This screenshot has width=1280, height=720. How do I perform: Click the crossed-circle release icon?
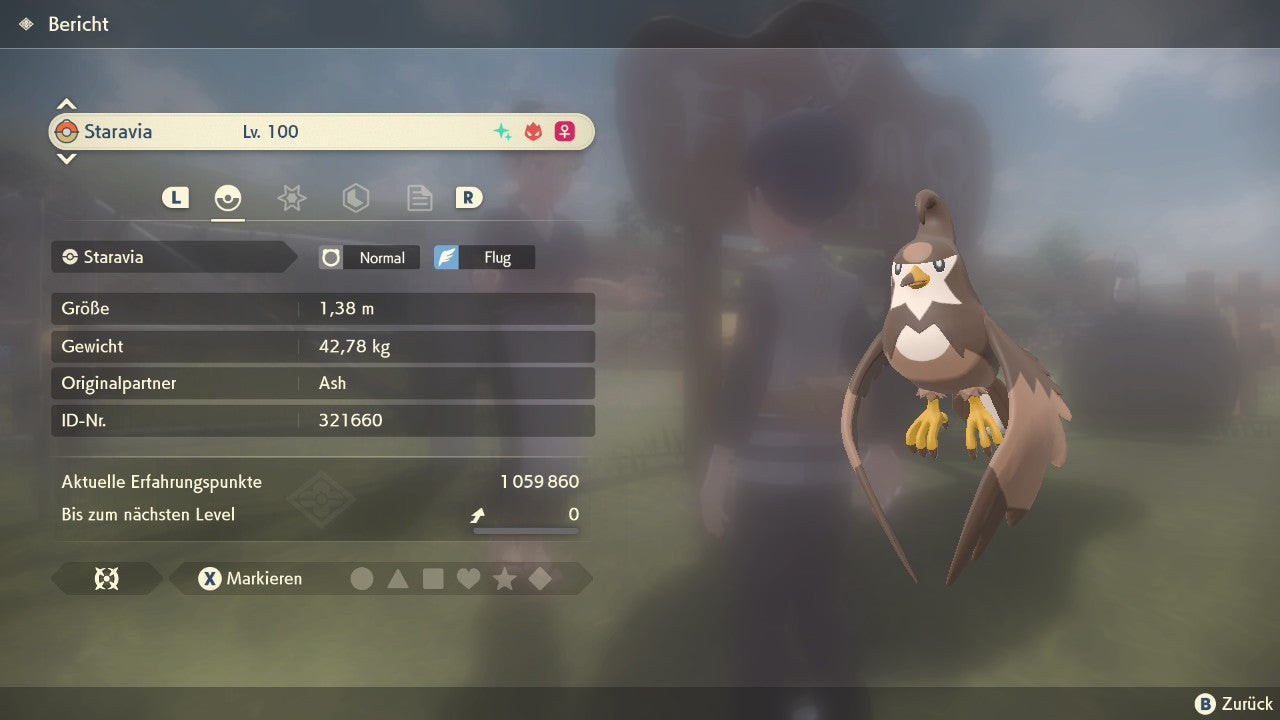coord(106,579)
